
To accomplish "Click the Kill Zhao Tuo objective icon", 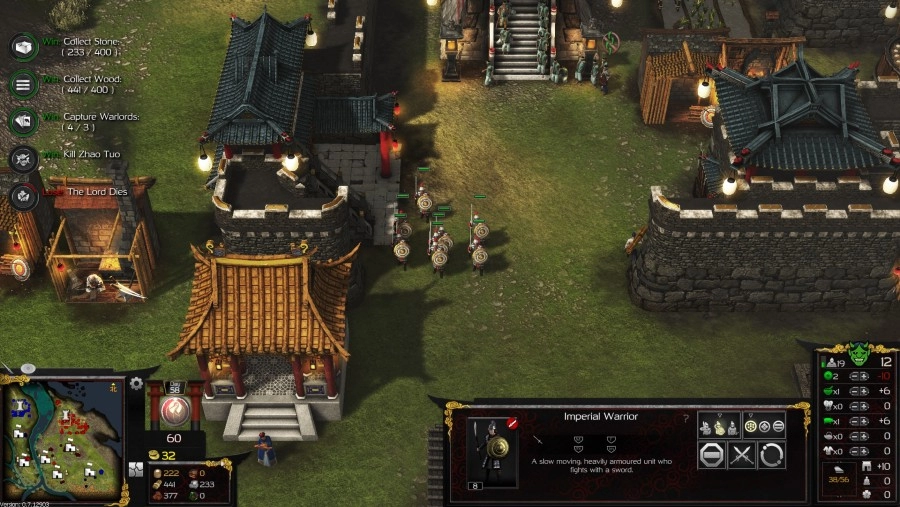I will pos(23,158).
